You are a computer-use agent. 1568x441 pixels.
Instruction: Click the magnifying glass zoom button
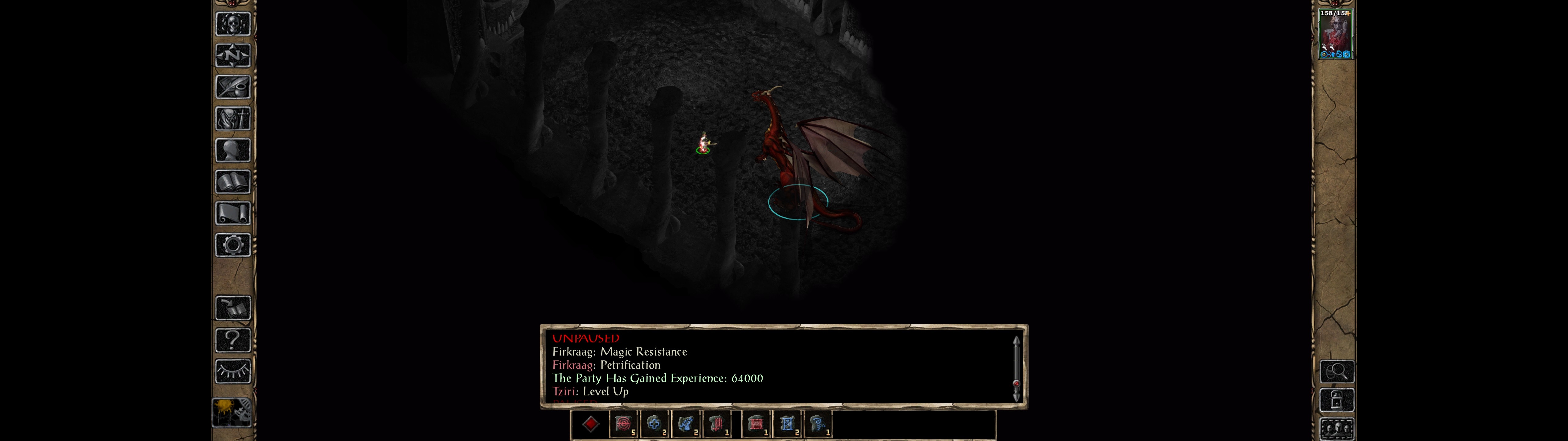pos(1337,371)
